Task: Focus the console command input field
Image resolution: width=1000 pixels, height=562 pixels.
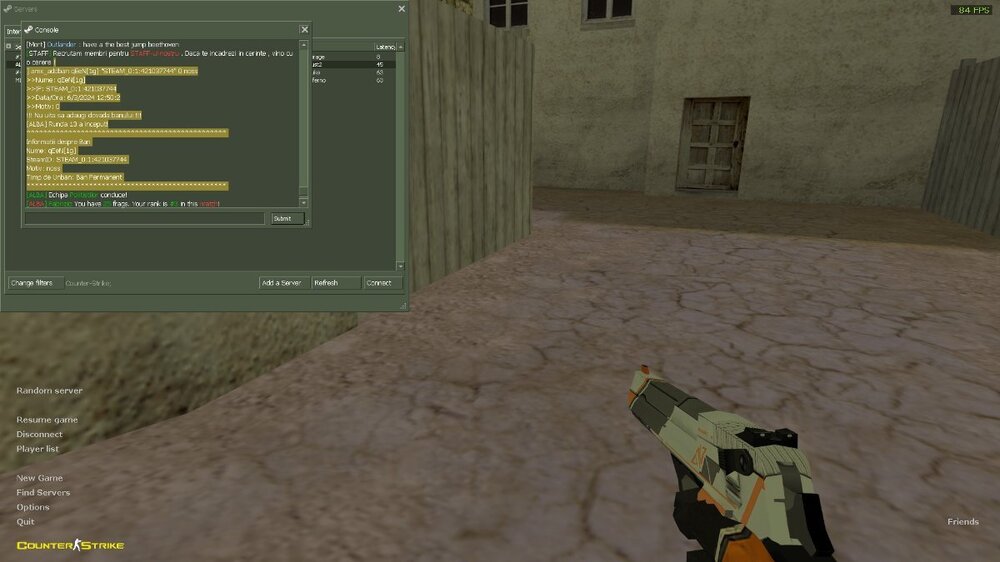Action: (x=146, y=218)
